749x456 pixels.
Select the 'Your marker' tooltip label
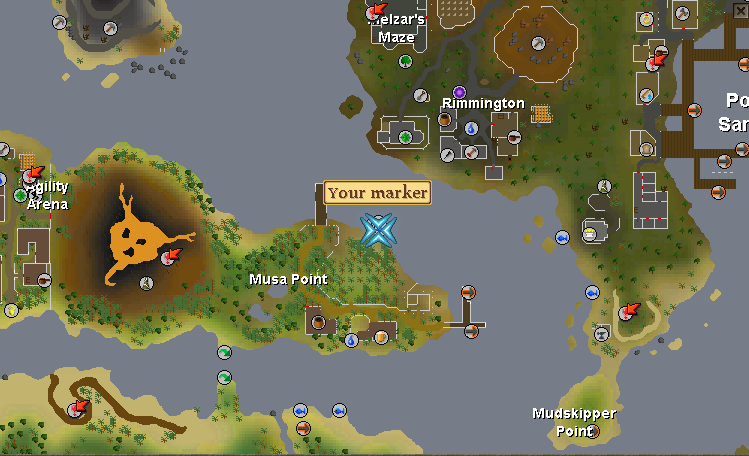point(377,193)
